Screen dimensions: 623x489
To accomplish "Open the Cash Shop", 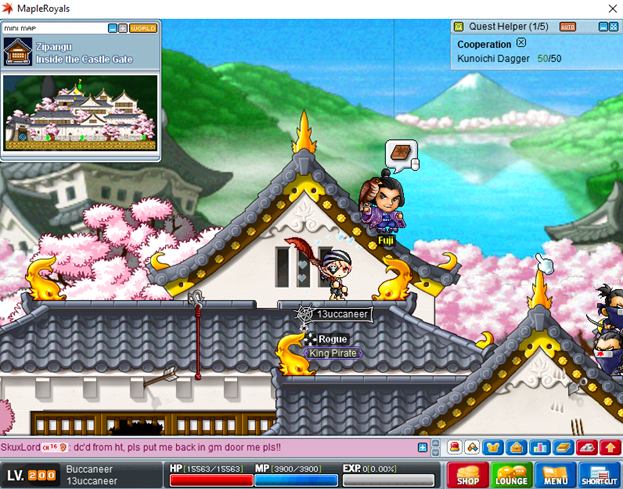I will coord(467,475).
